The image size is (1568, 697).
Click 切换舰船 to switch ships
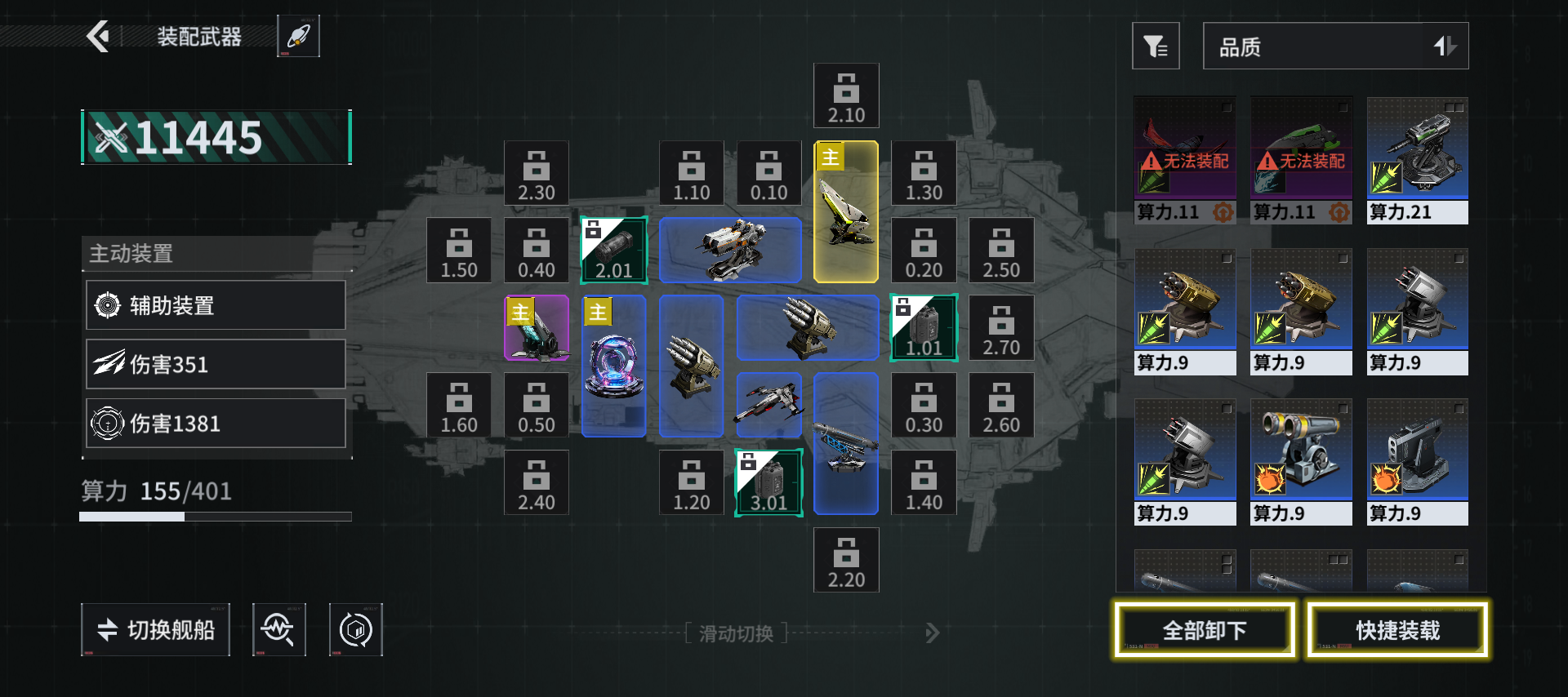coord(155,629)
